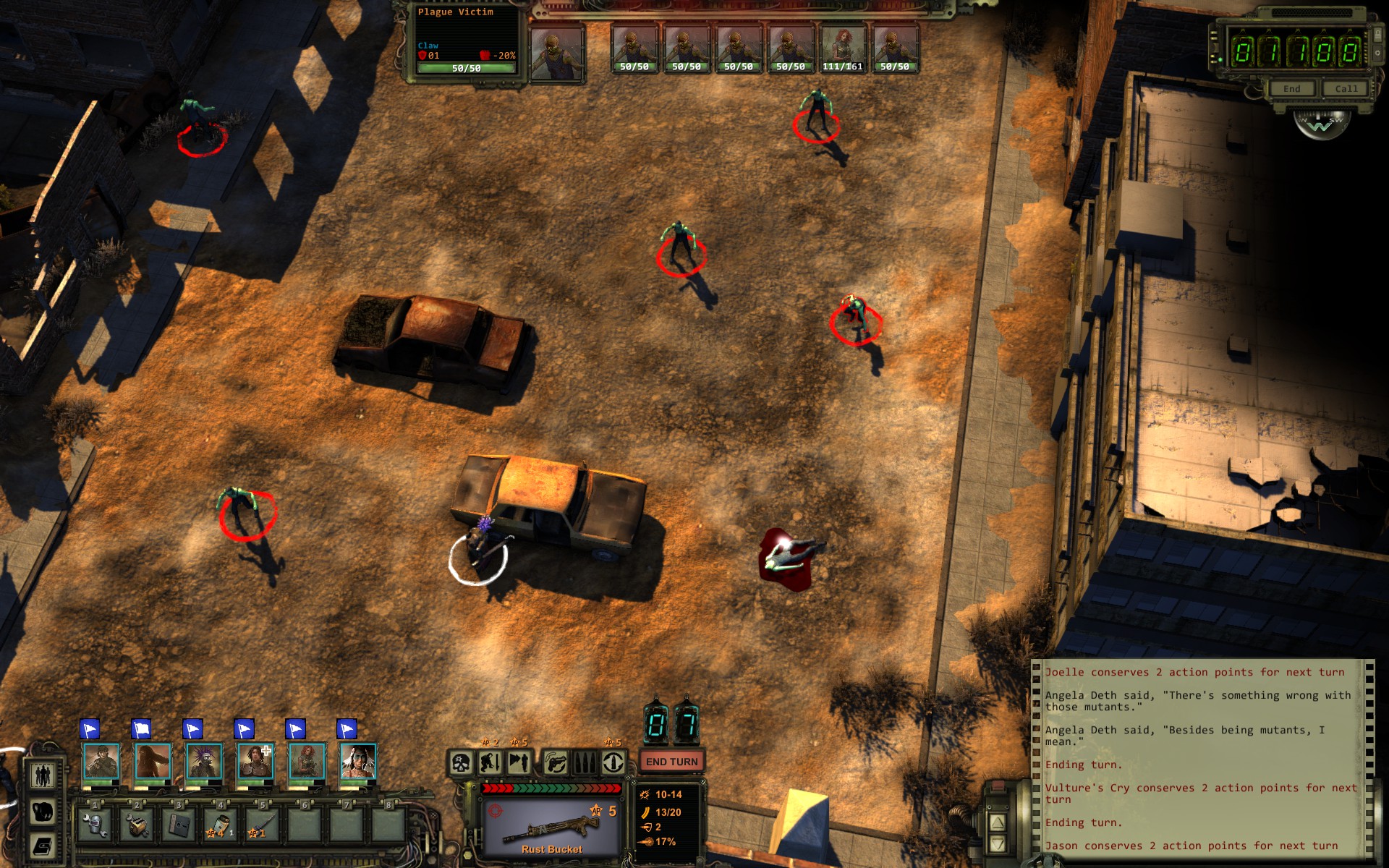The image size is (1389, 868).
Task: Click the radio End button
Action: pos(1291,89)
